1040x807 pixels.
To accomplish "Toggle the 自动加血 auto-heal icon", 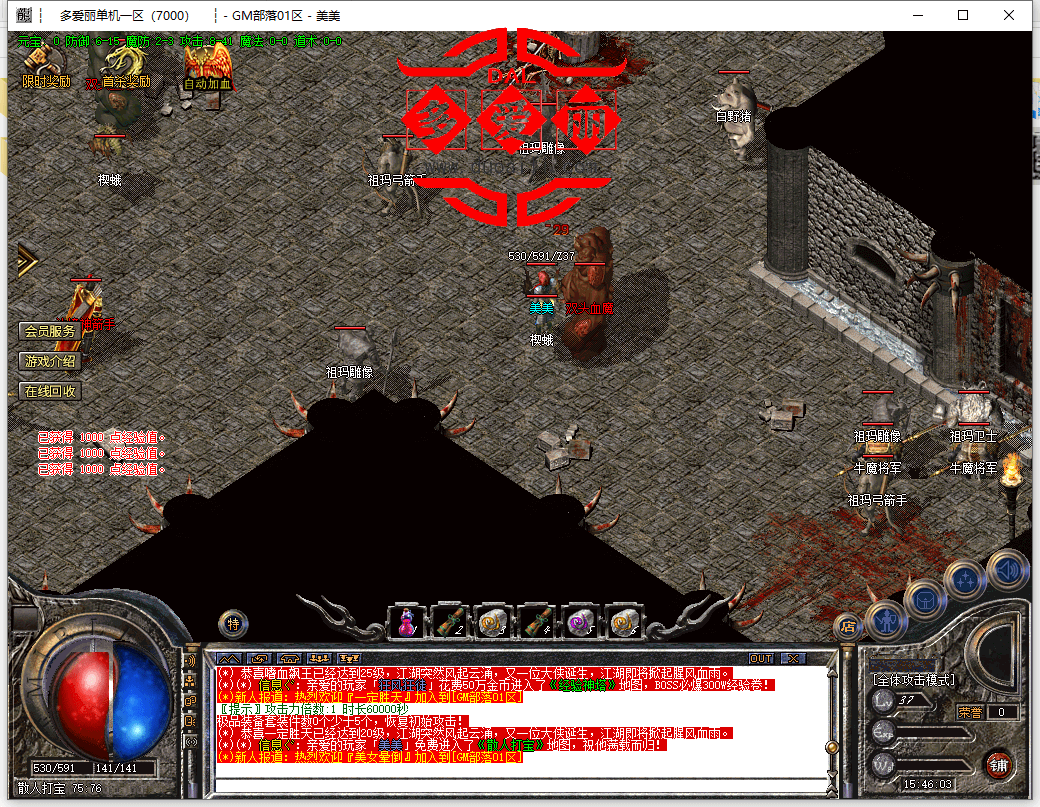I will click(207, 64).
